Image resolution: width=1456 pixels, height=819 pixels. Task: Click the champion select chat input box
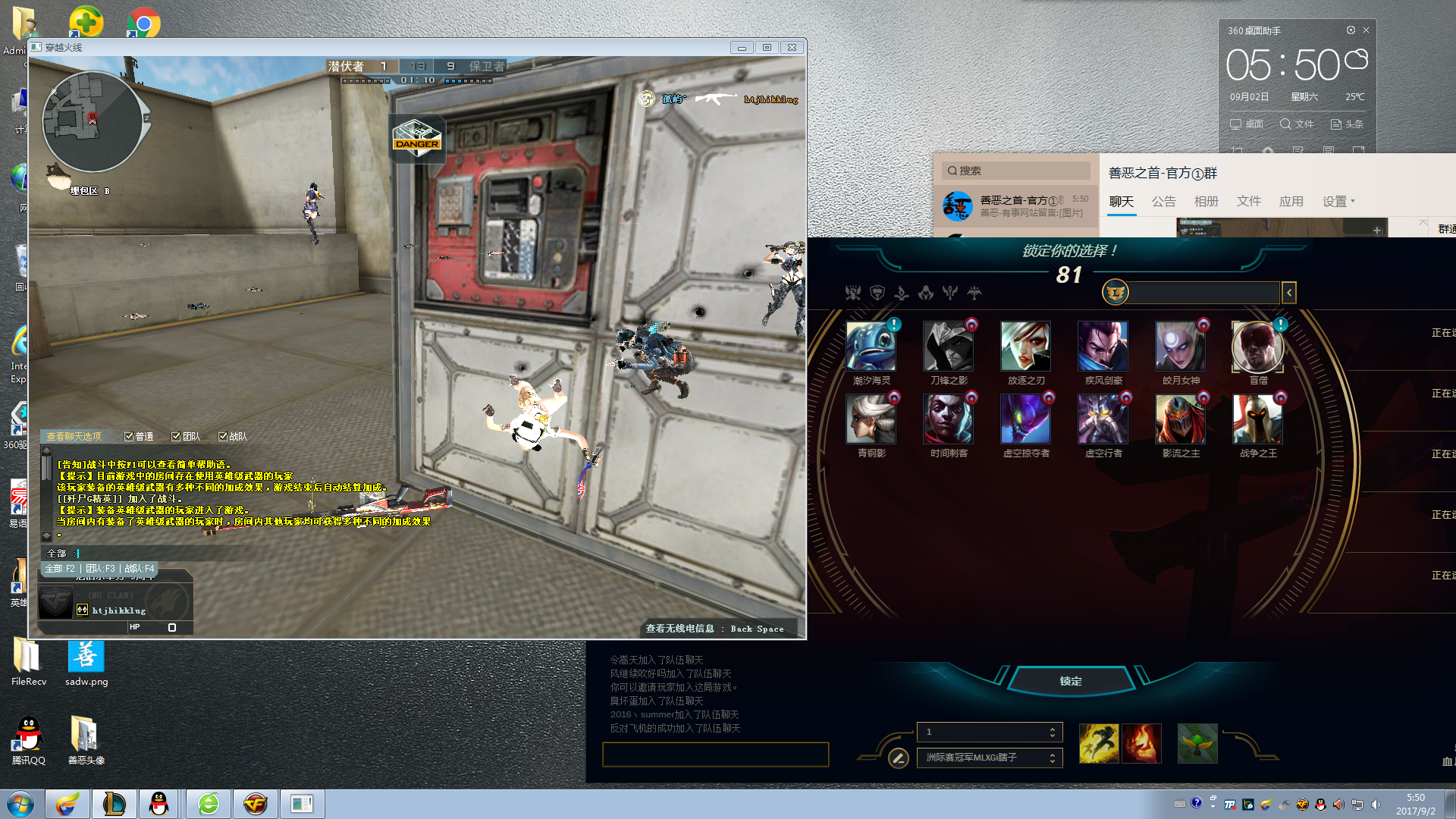click(x=715, y=755)
